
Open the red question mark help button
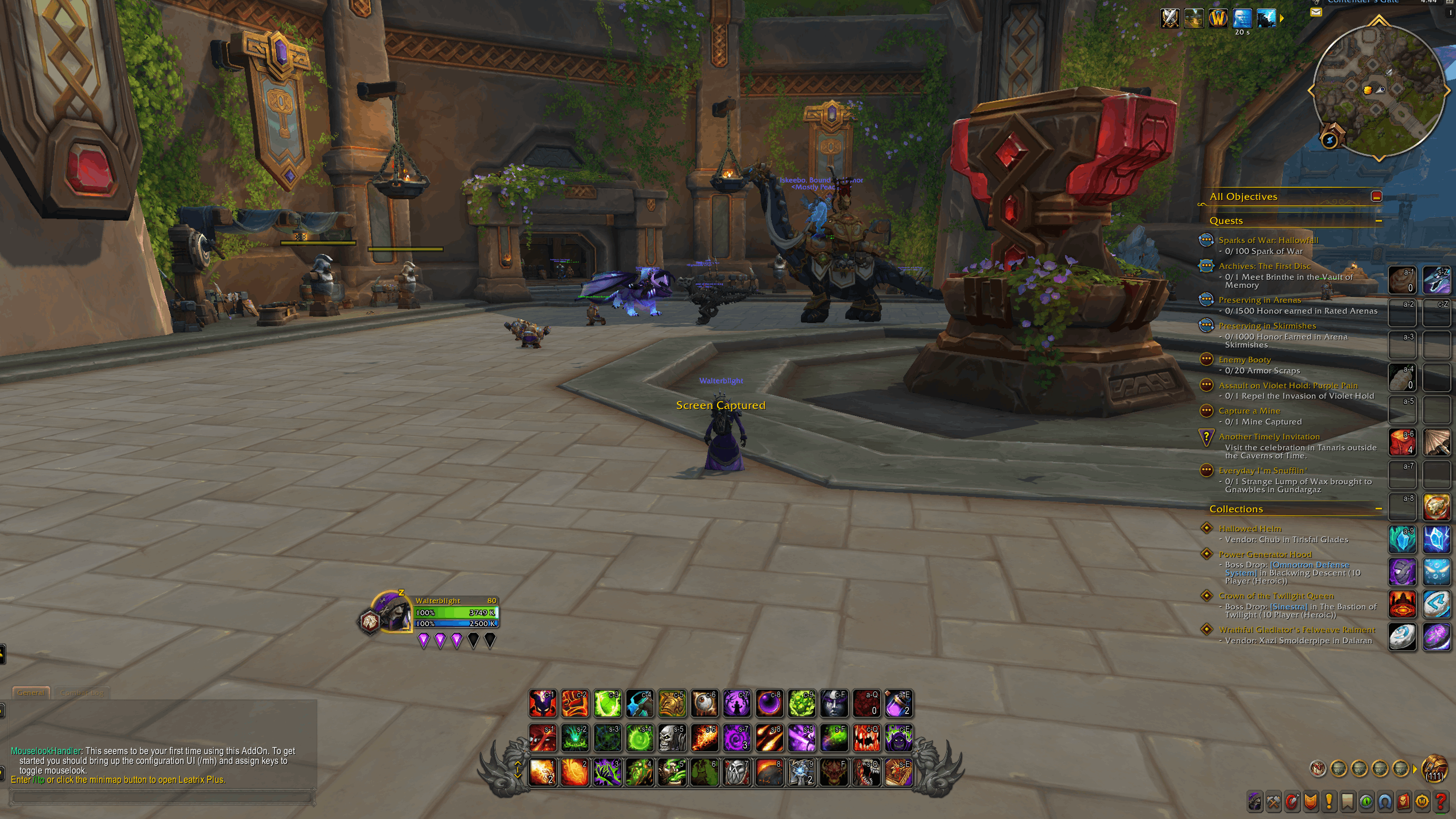(x=1440, y=802)
